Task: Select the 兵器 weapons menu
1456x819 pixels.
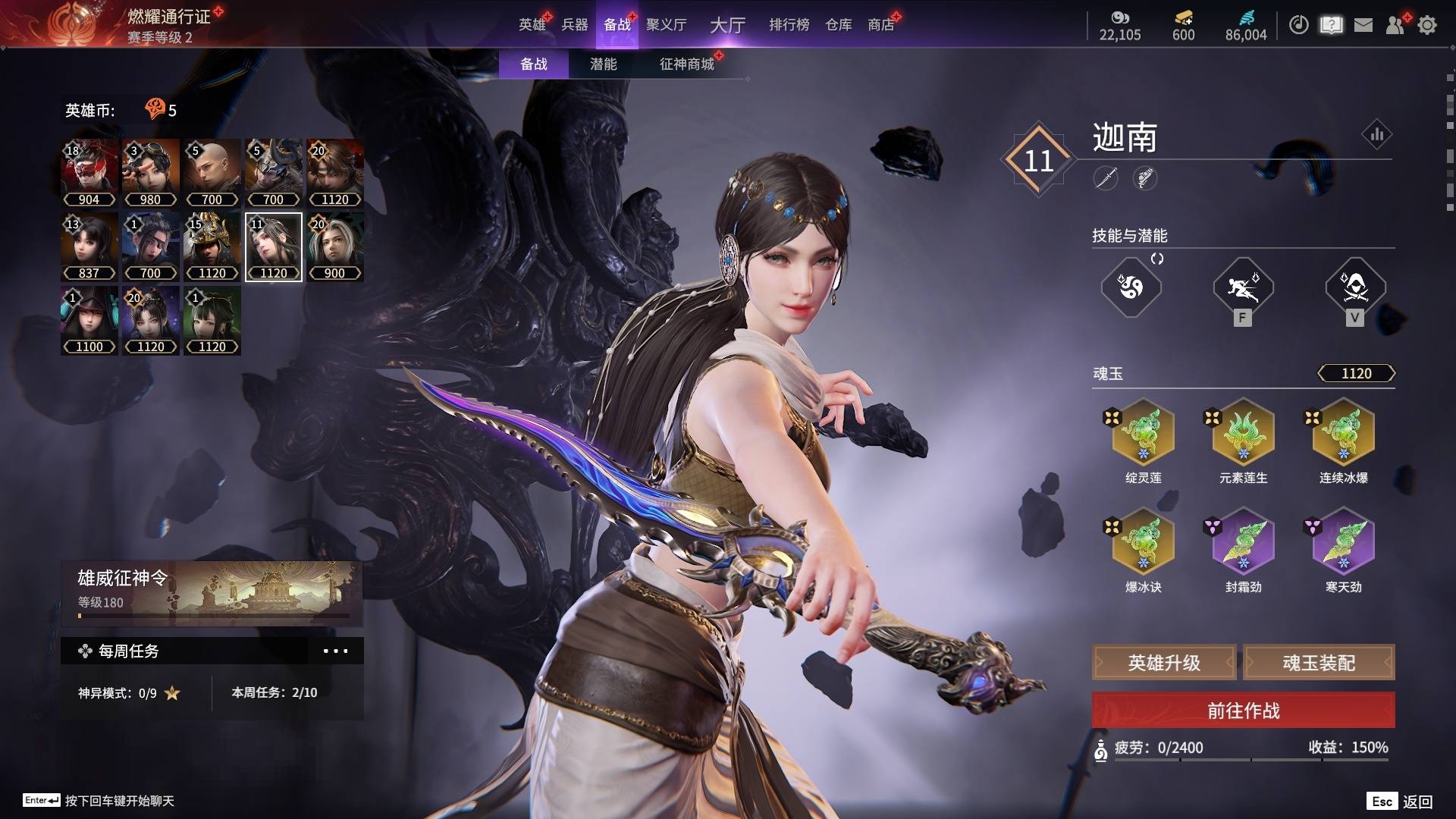Action: [574, 25]
